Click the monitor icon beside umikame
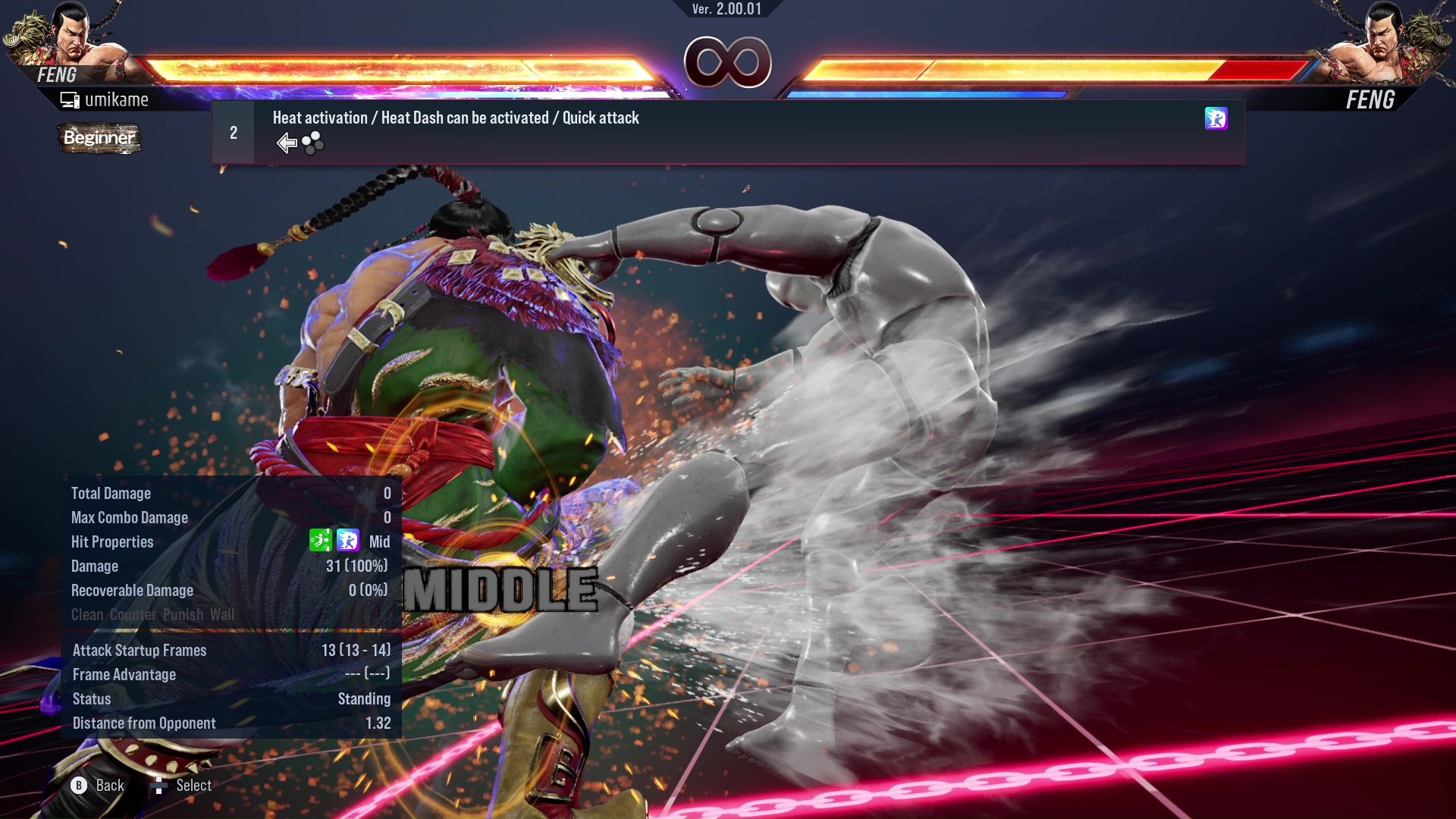Image resolution: width=1456 pixels, height=819 pixels. (x=69, y=99)
